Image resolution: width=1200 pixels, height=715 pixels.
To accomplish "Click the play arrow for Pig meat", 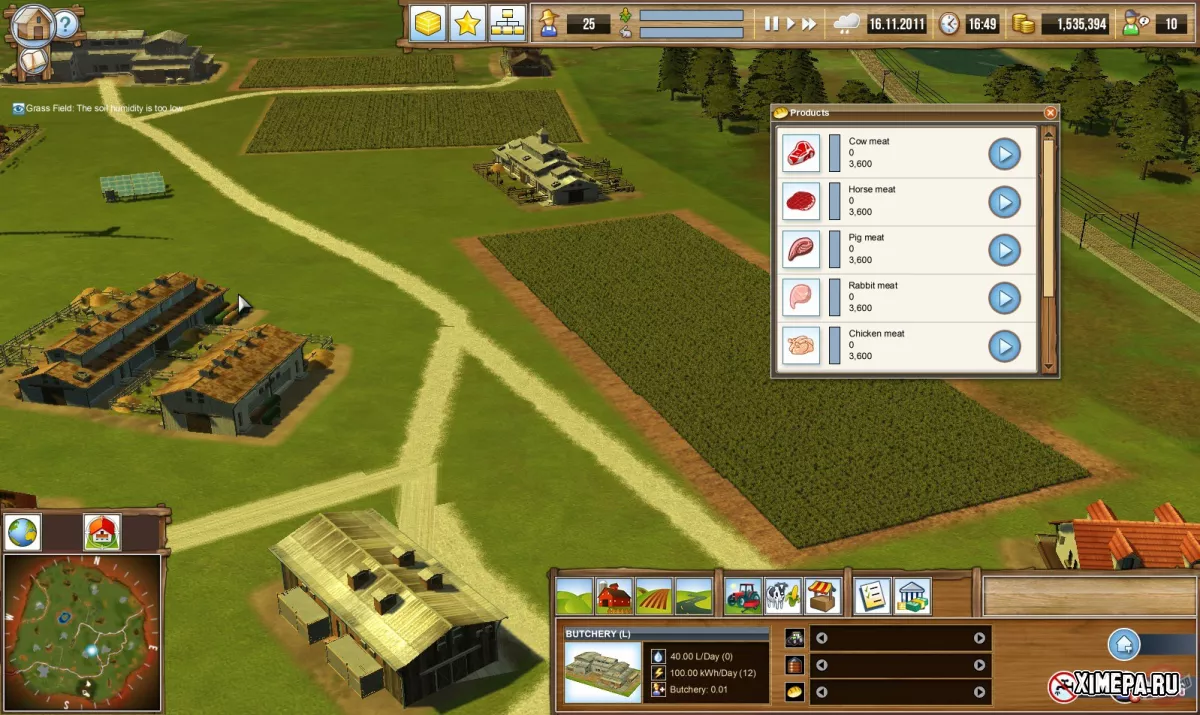I will [1004, 250].
